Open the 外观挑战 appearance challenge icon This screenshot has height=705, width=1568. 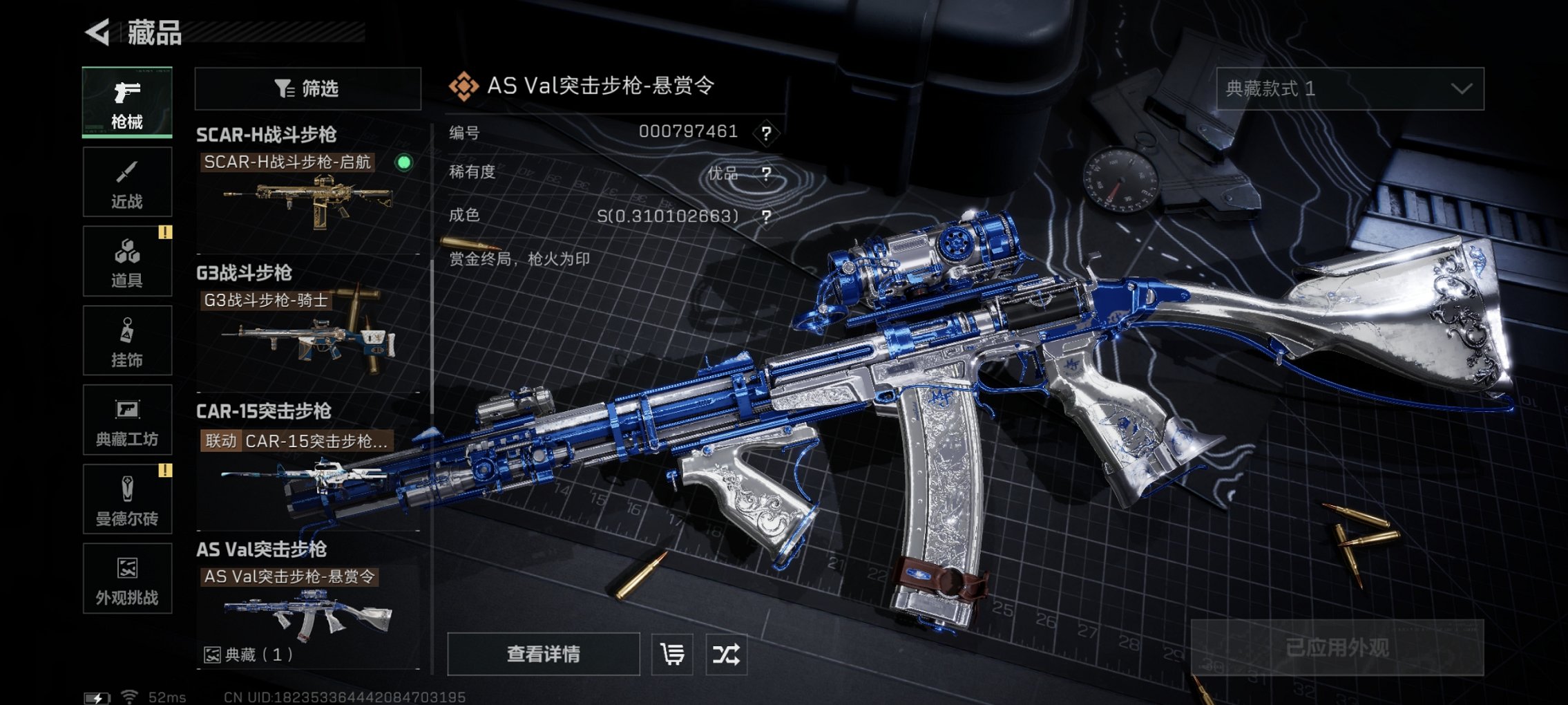pyautogui.click(x=126, y=579)
